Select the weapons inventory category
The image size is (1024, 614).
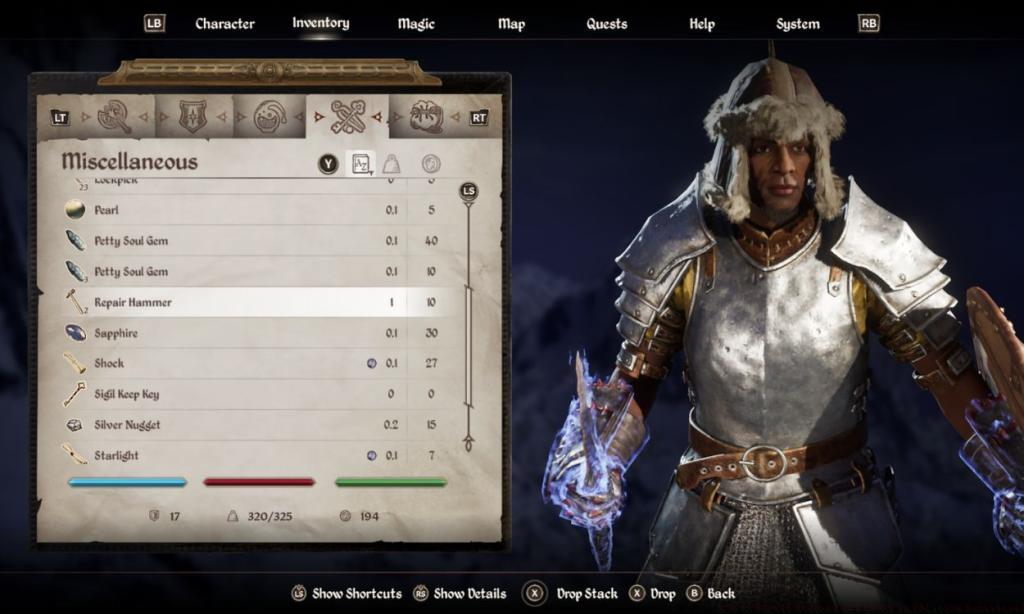coord(115,117)
